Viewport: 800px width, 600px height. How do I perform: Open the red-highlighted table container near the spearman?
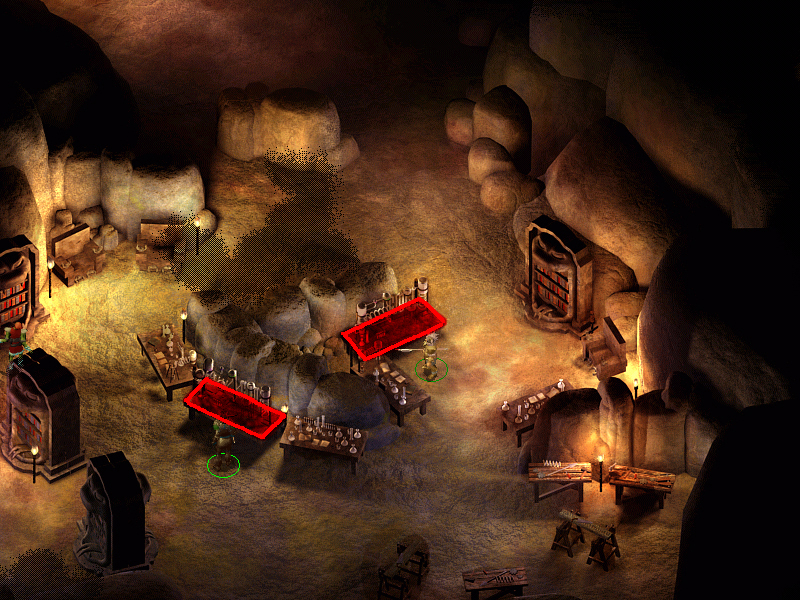[394, 327]
